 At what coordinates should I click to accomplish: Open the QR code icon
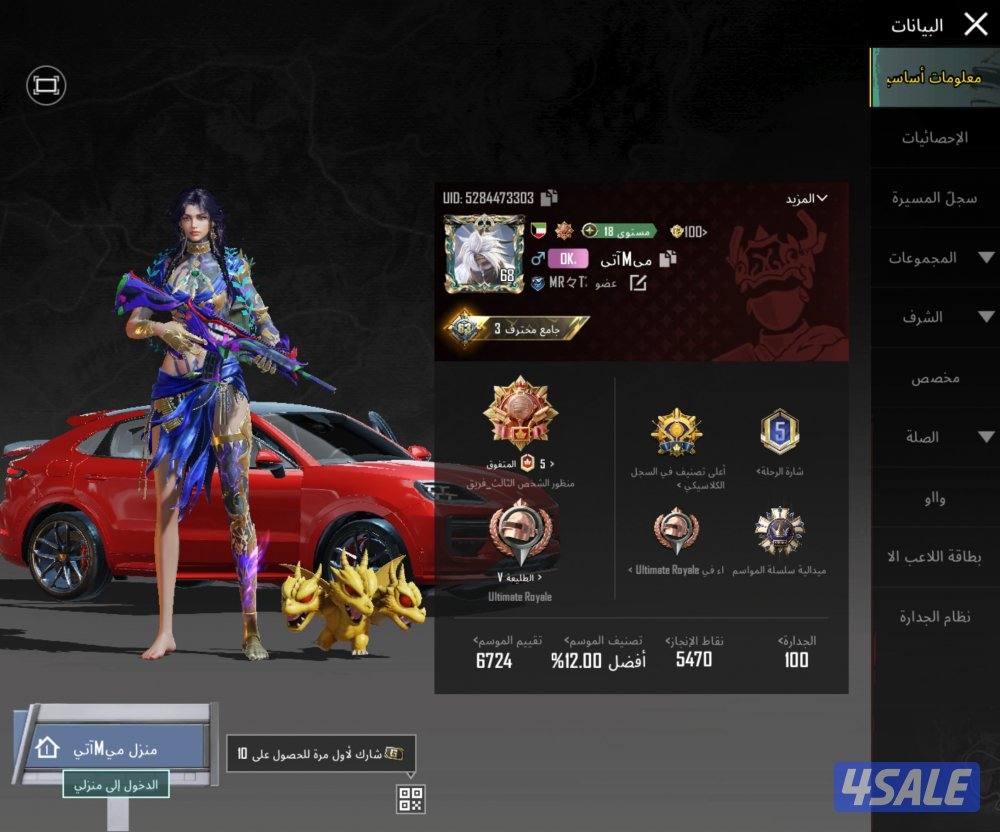coord(411,798)
